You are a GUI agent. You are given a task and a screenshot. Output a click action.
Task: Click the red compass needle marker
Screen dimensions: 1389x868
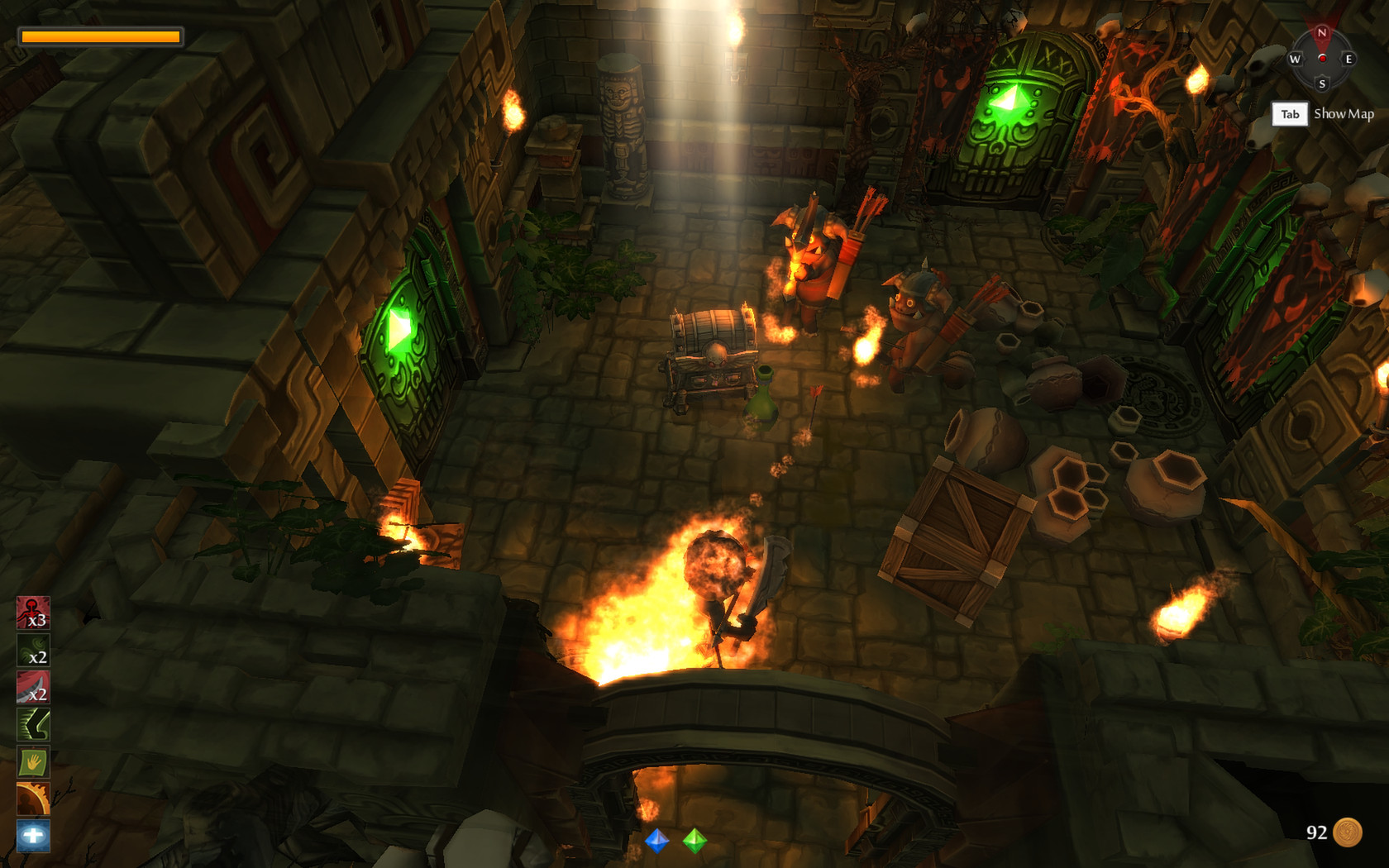tap(1322, 56)
